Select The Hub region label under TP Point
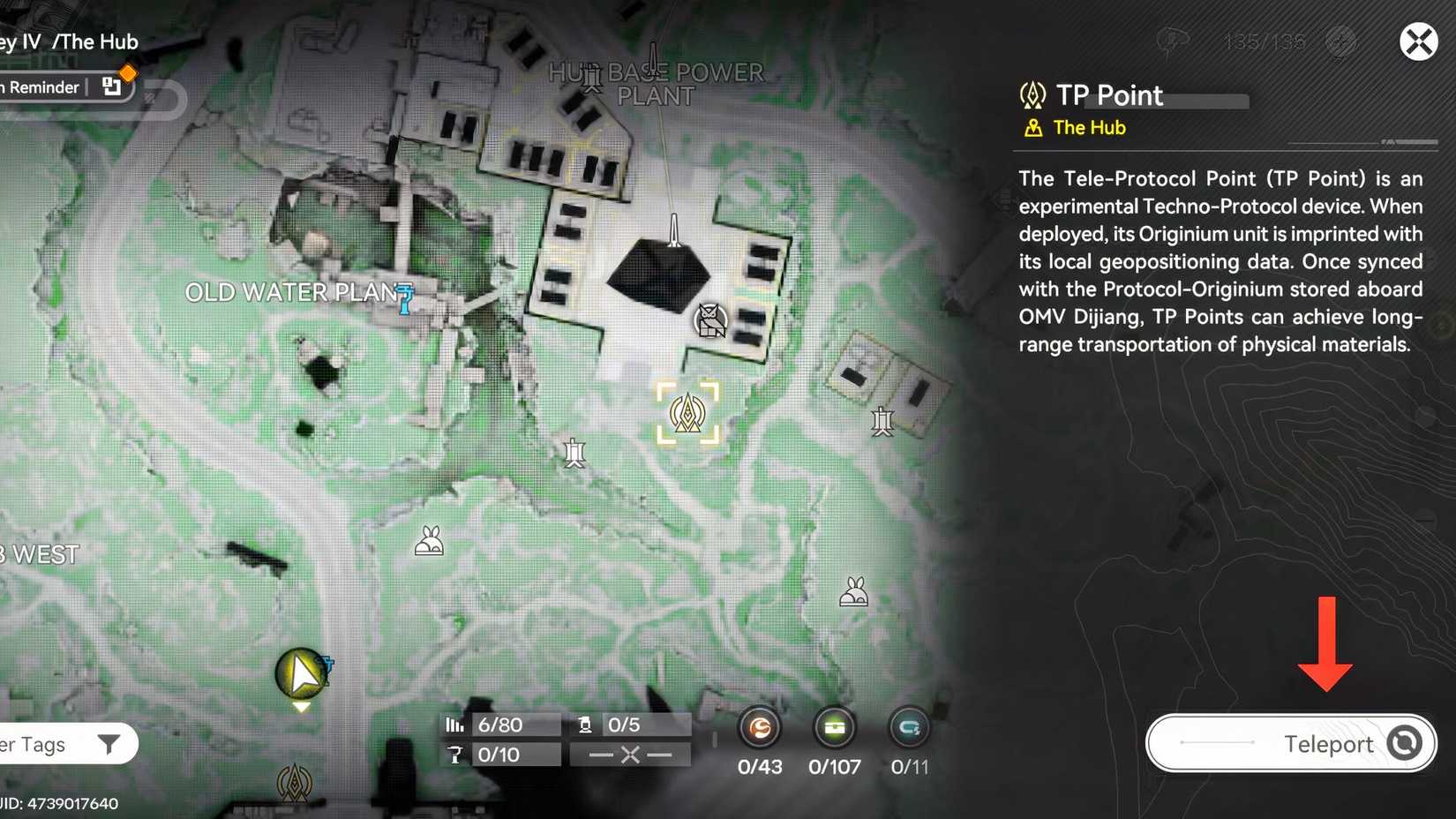Screen dimensions: 1456x819 point(1088,127)
